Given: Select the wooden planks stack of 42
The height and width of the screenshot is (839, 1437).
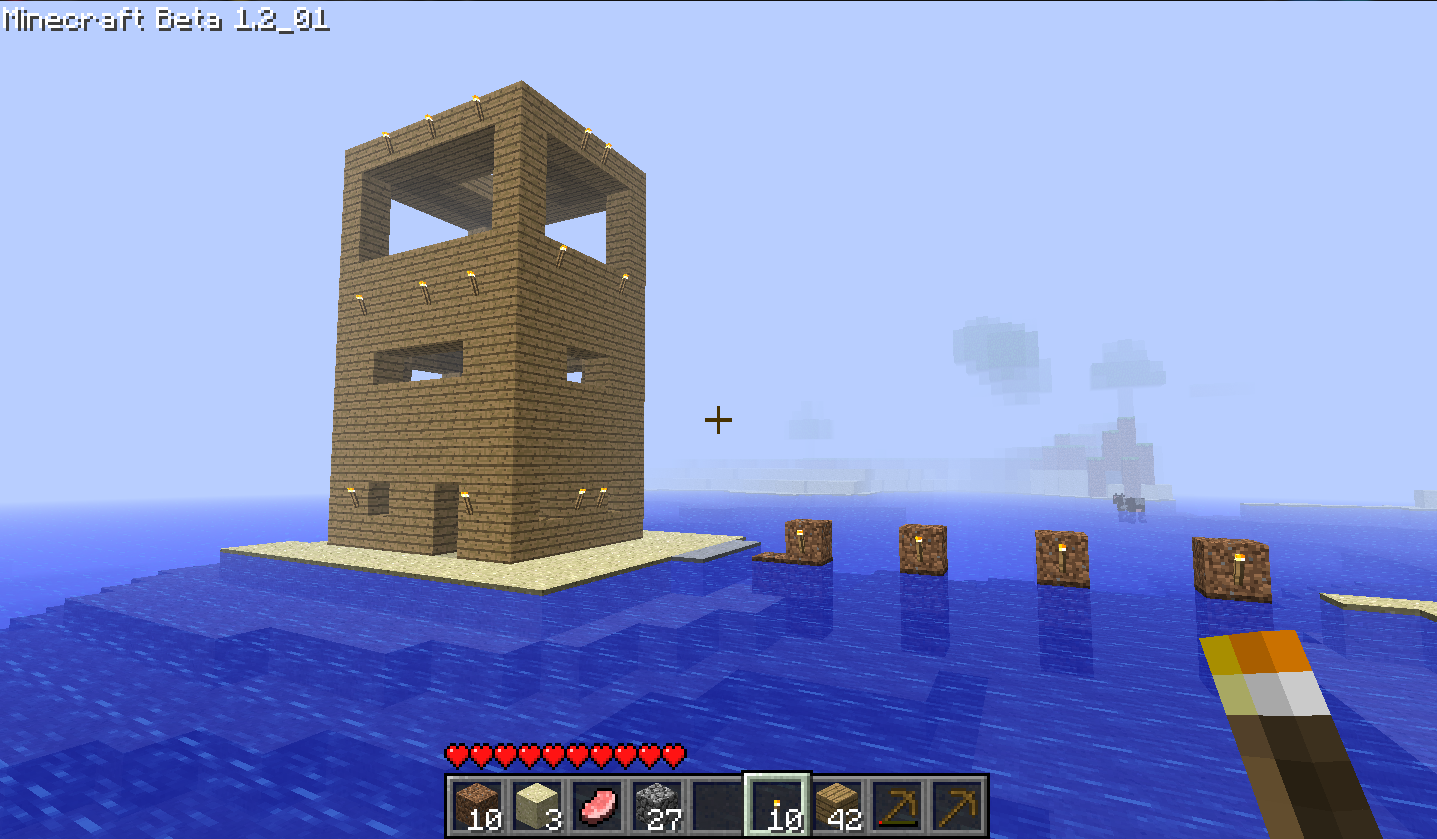Looking at the screenshot, I should click(837, 805).
